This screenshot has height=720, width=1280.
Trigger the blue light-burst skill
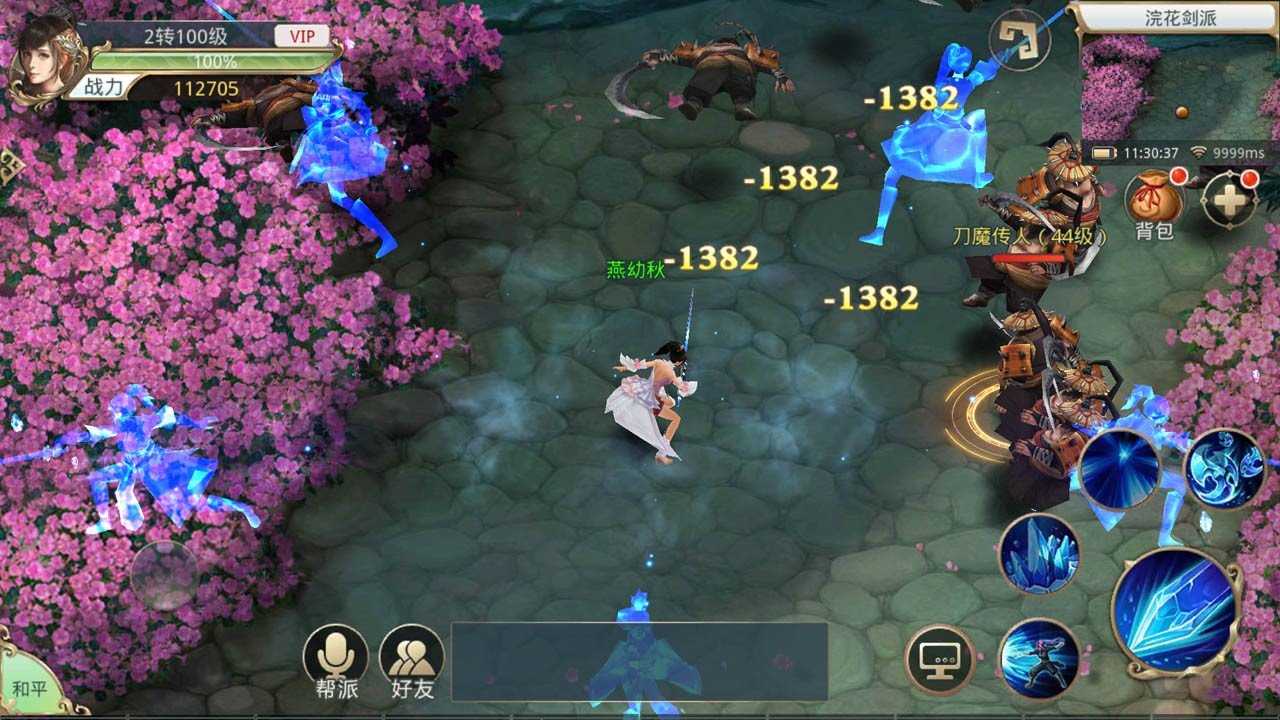click(x=1119, y=469)
